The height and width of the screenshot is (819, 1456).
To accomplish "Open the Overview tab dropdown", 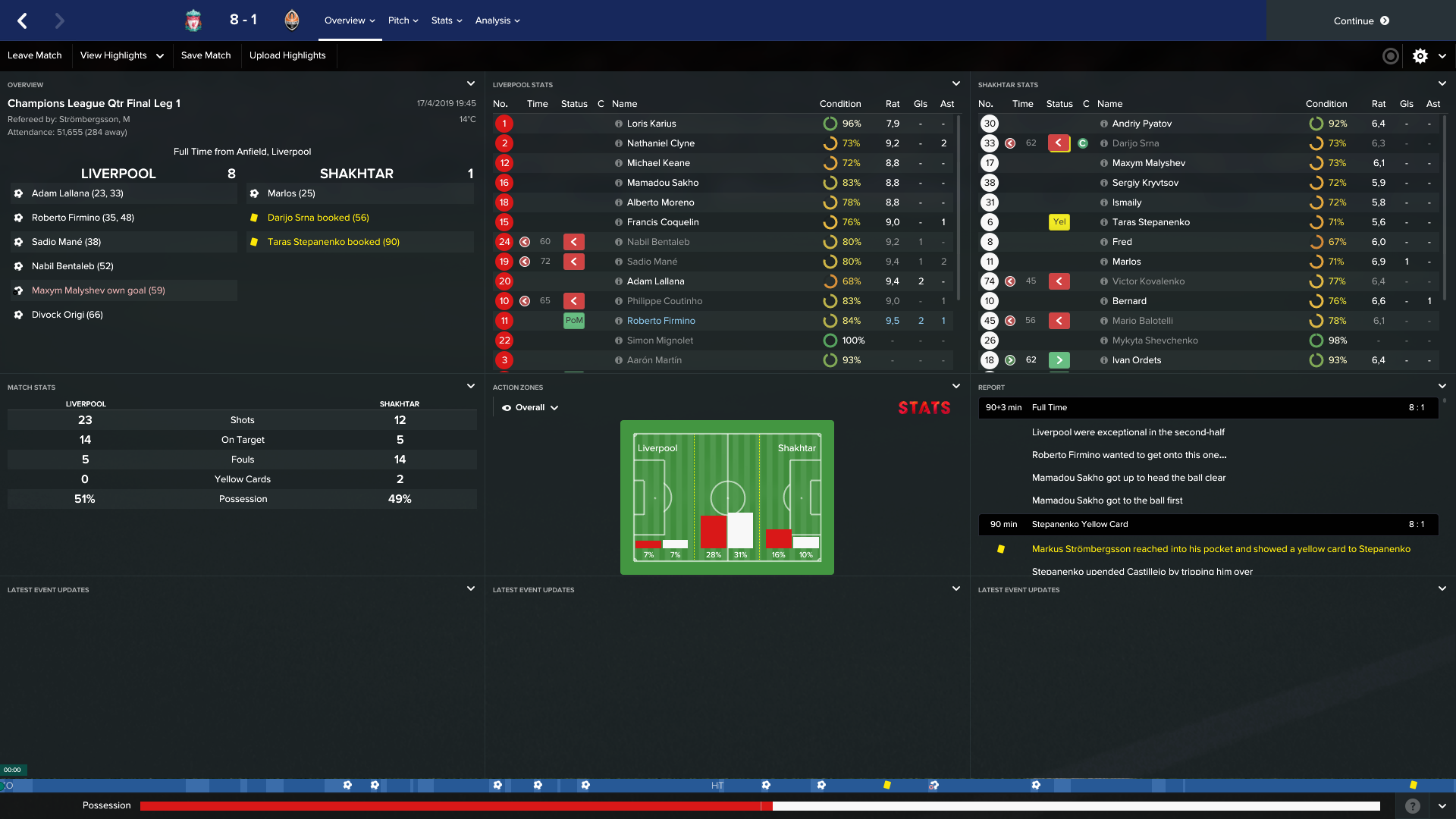I will pyautogui.click(x=350, y=20).
